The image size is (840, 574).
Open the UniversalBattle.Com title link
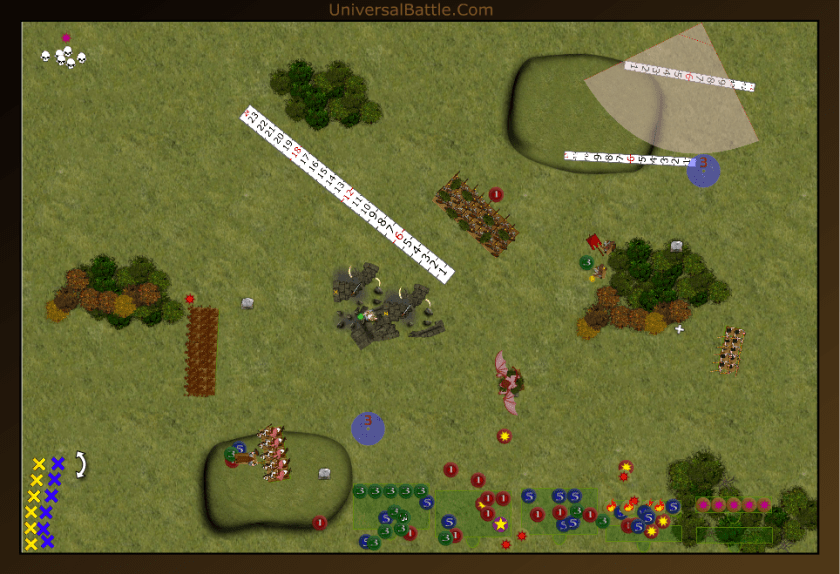pos(410,10)
